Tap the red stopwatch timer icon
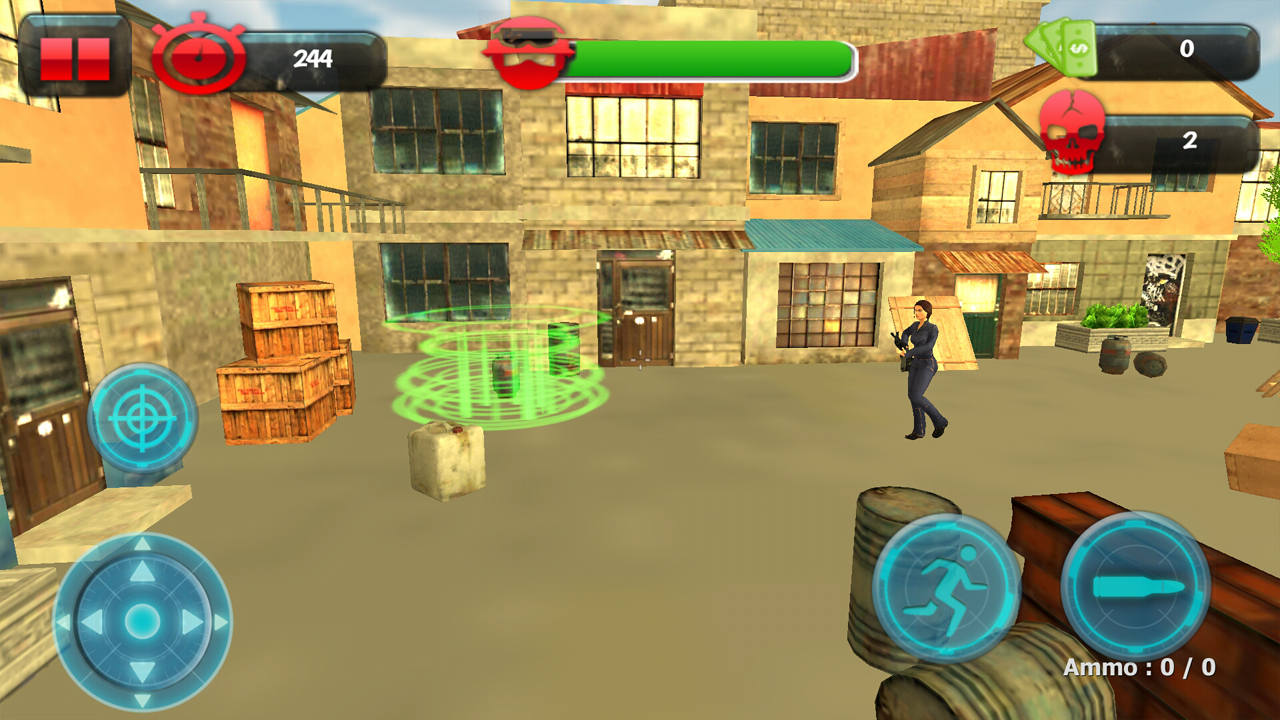This screenshot has width=1280, height=720. pyautogui.click(x=199, y=56)
